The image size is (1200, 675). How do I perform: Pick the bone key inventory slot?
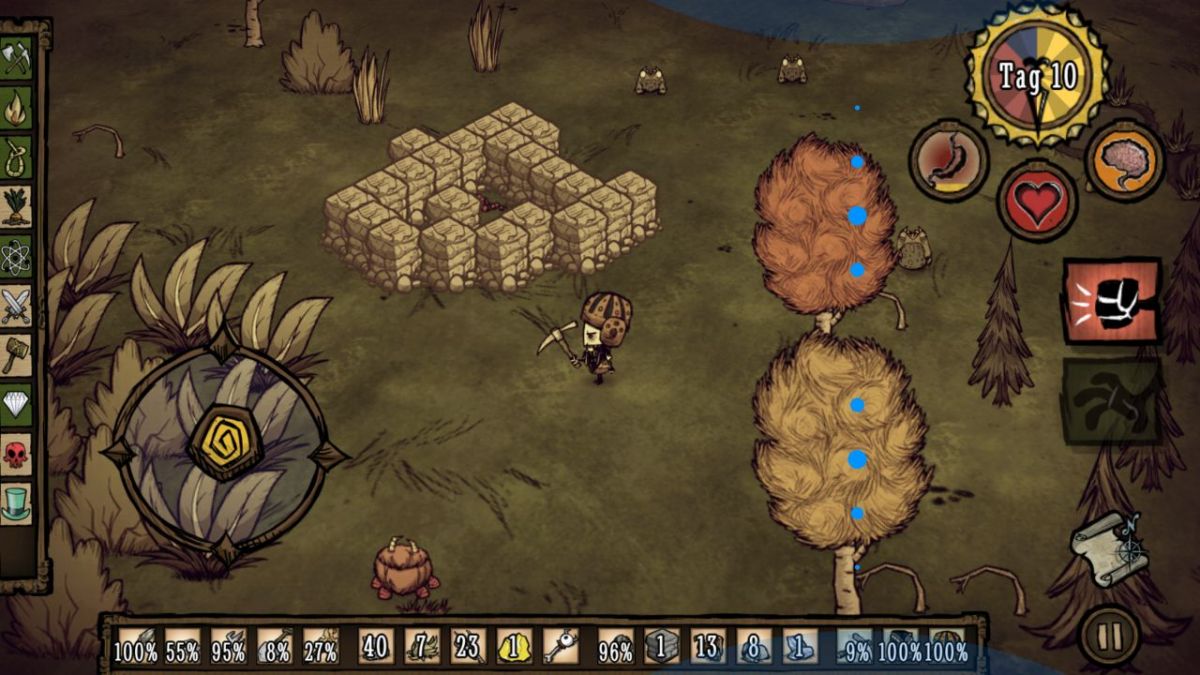[560, 647]
